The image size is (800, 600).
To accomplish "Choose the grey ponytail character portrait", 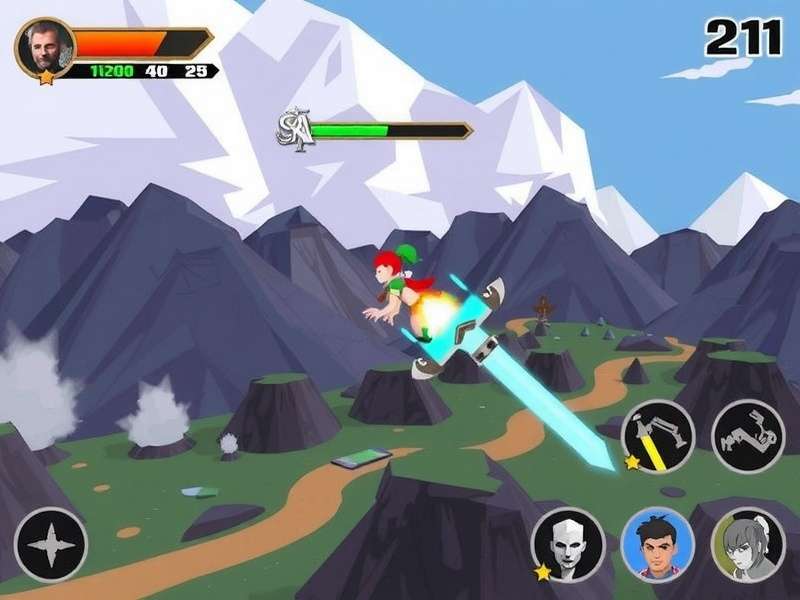I will pos(747,545).
